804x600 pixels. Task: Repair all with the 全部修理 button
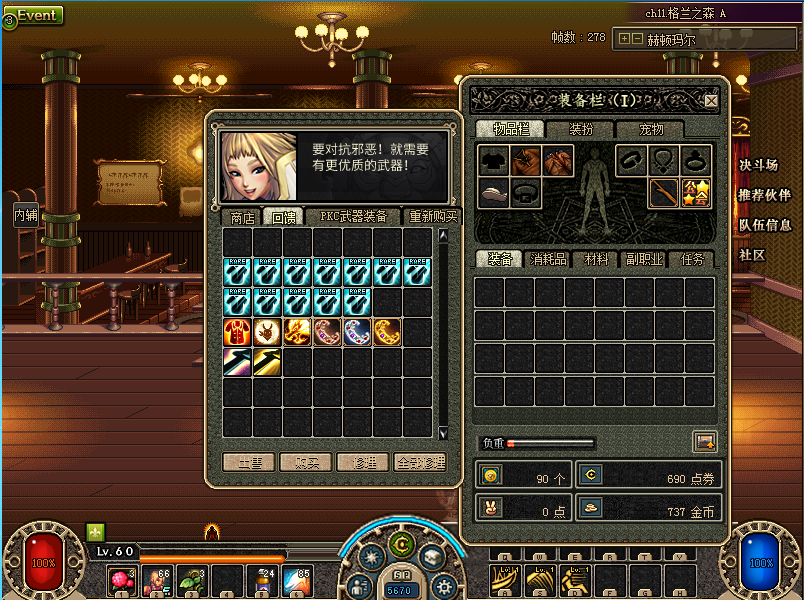[419, 463]
